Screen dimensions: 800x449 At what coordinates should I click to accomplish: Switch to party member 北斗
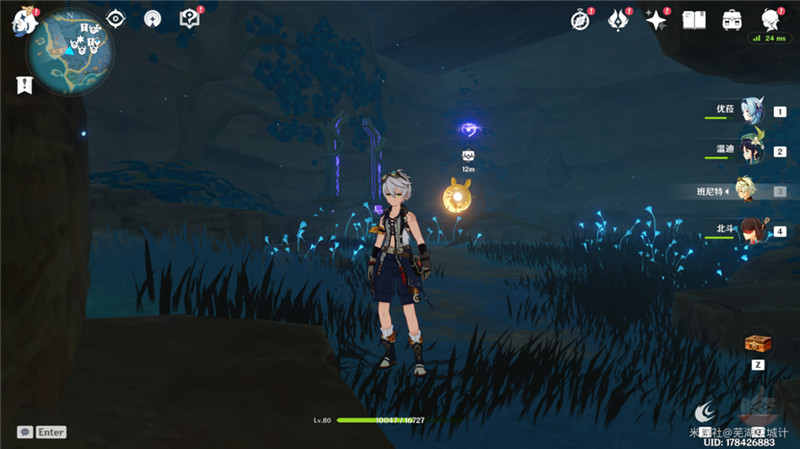(x=750, y=231)
